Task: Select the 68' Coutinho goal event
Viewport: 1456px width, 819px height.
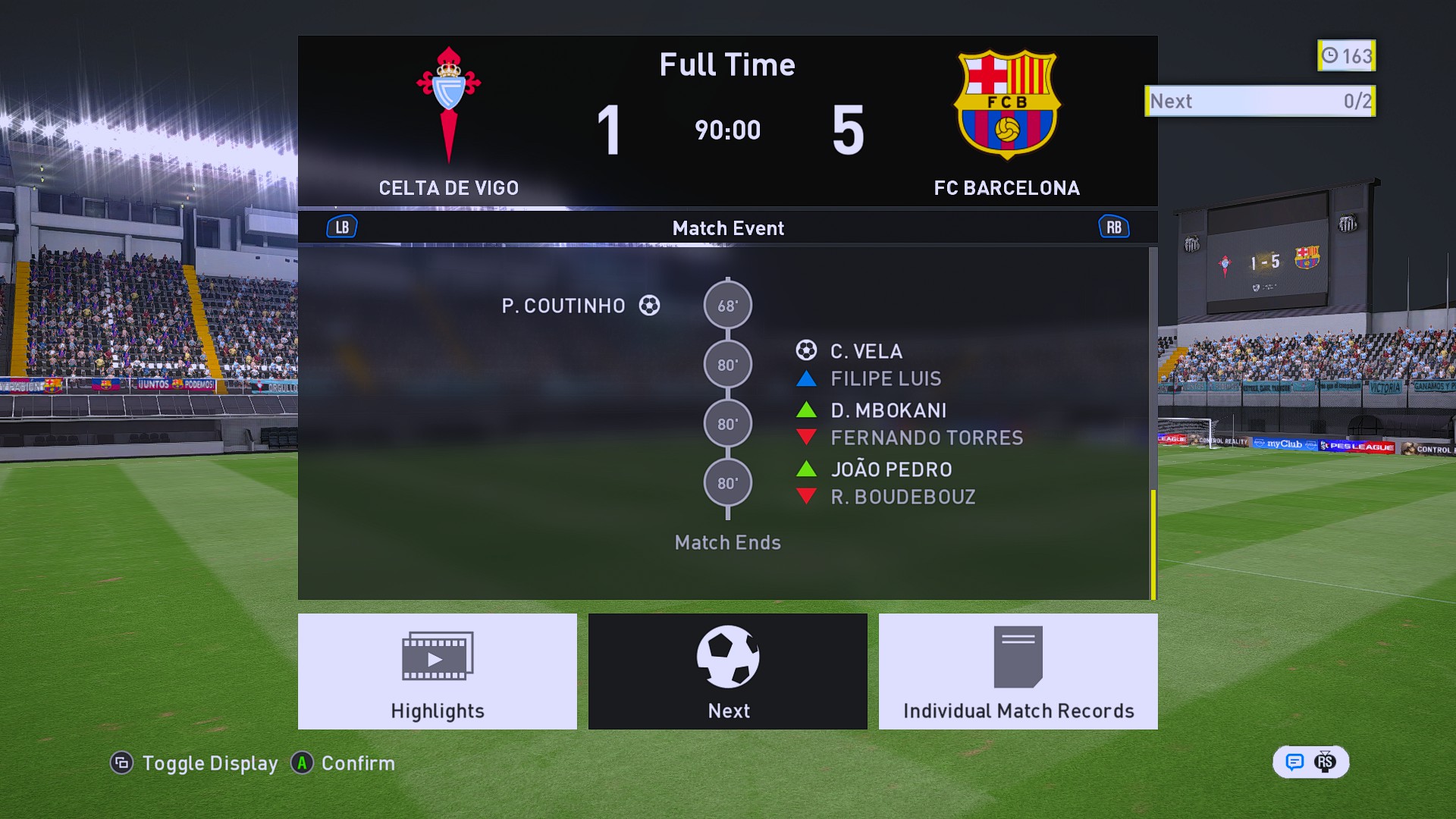Action: (x=580, y=306)
